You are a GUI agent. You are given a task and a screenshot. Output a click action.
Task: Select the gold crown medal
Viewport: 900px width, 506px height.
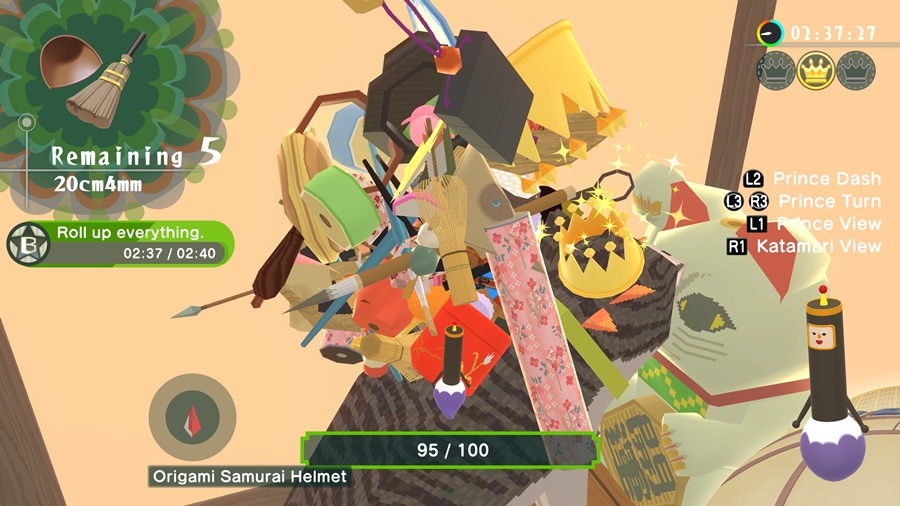(816, 71)
